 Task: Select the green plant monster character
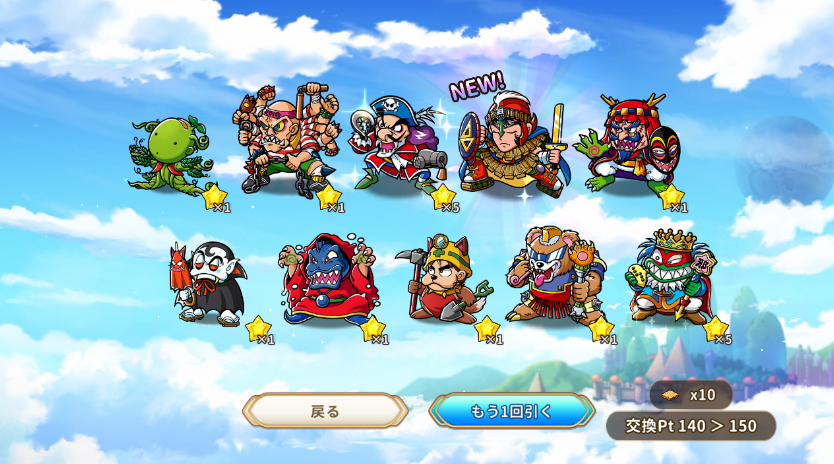(170, 157)
